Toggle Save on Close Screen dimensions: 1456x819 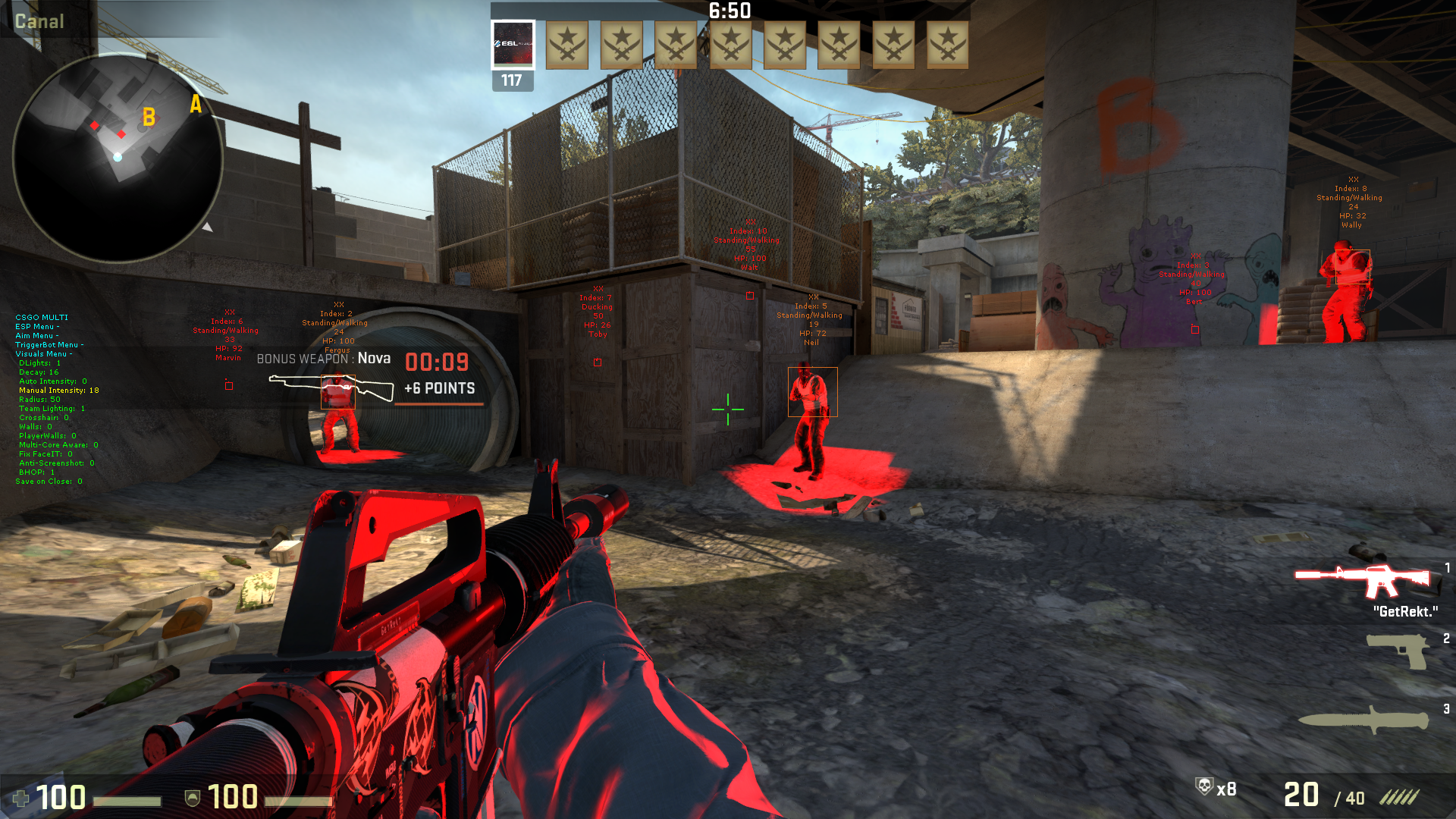(49, 482)
